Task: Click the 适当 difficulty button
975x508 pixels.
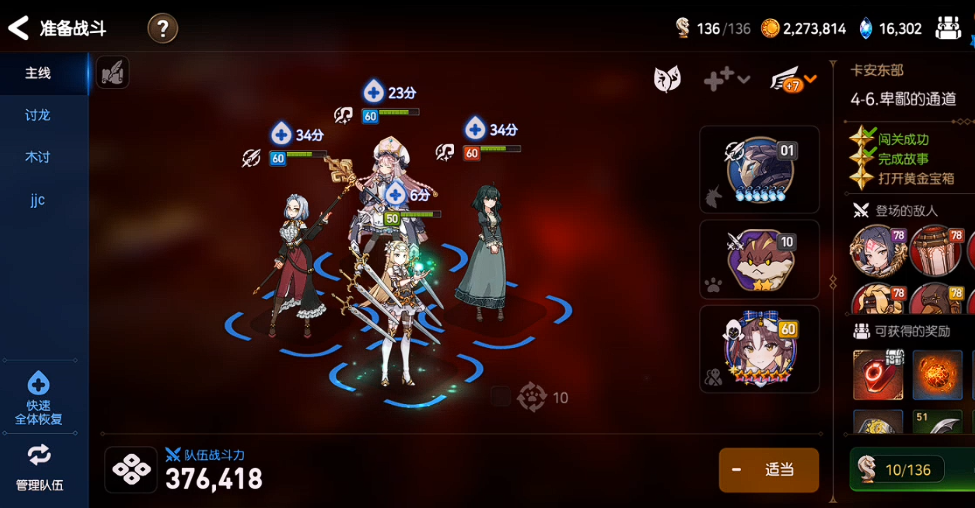Action: (x=768, y=470)
